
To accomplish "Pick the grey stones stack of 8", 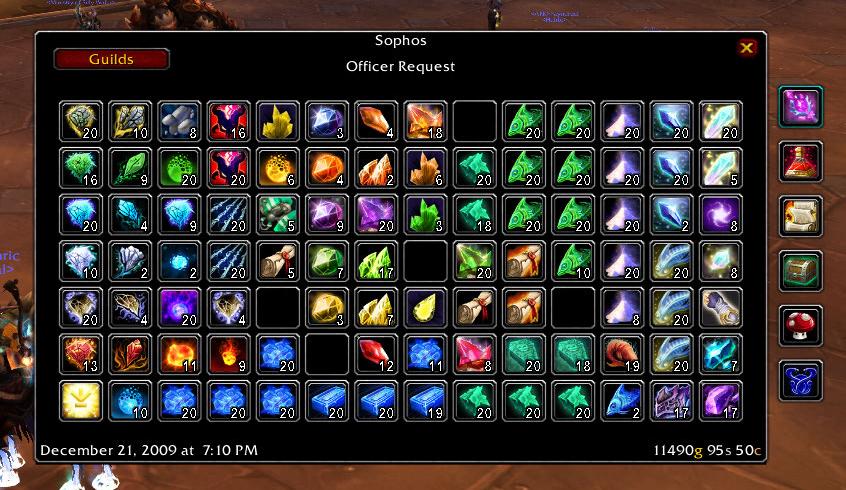I will click(178, 121).
